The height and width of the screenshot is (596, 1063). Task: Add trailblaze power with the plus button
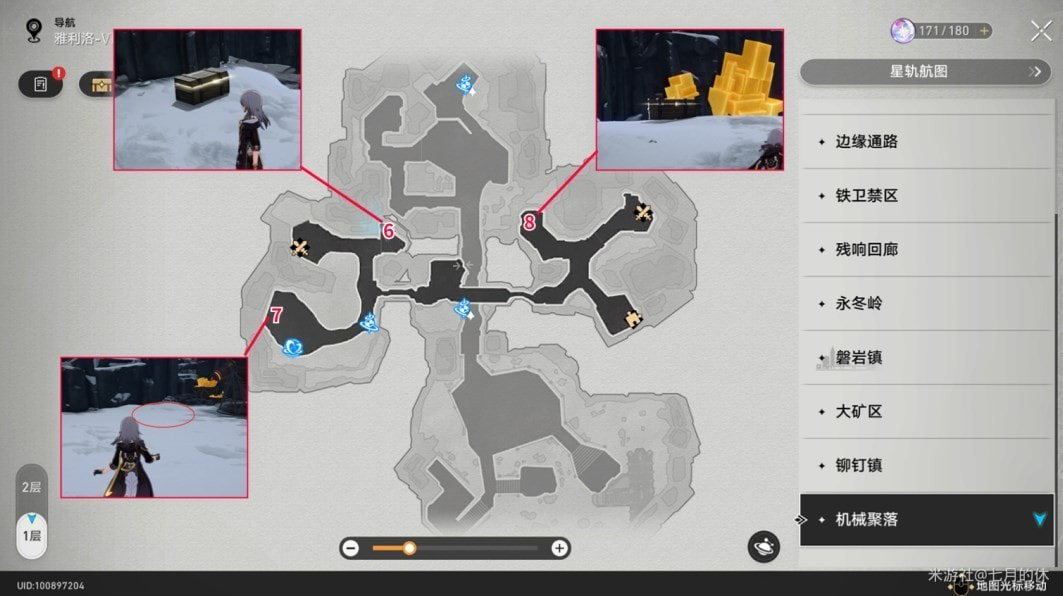[x=984, y=31]
